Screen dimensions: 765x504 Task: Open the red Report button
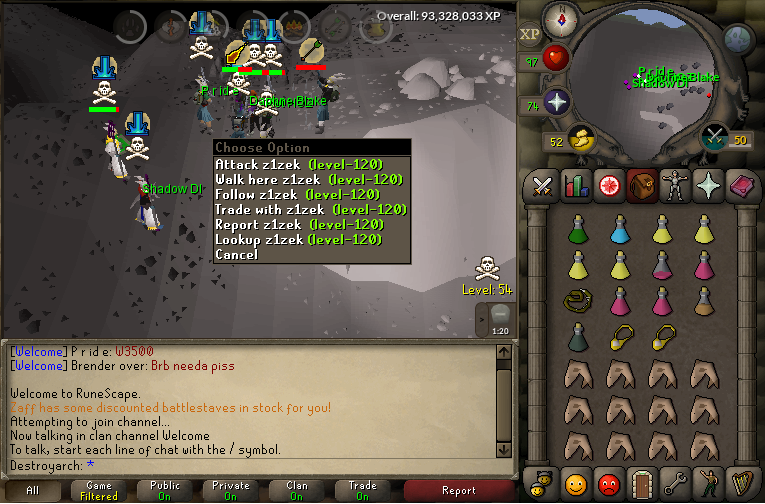click(458, 490)
